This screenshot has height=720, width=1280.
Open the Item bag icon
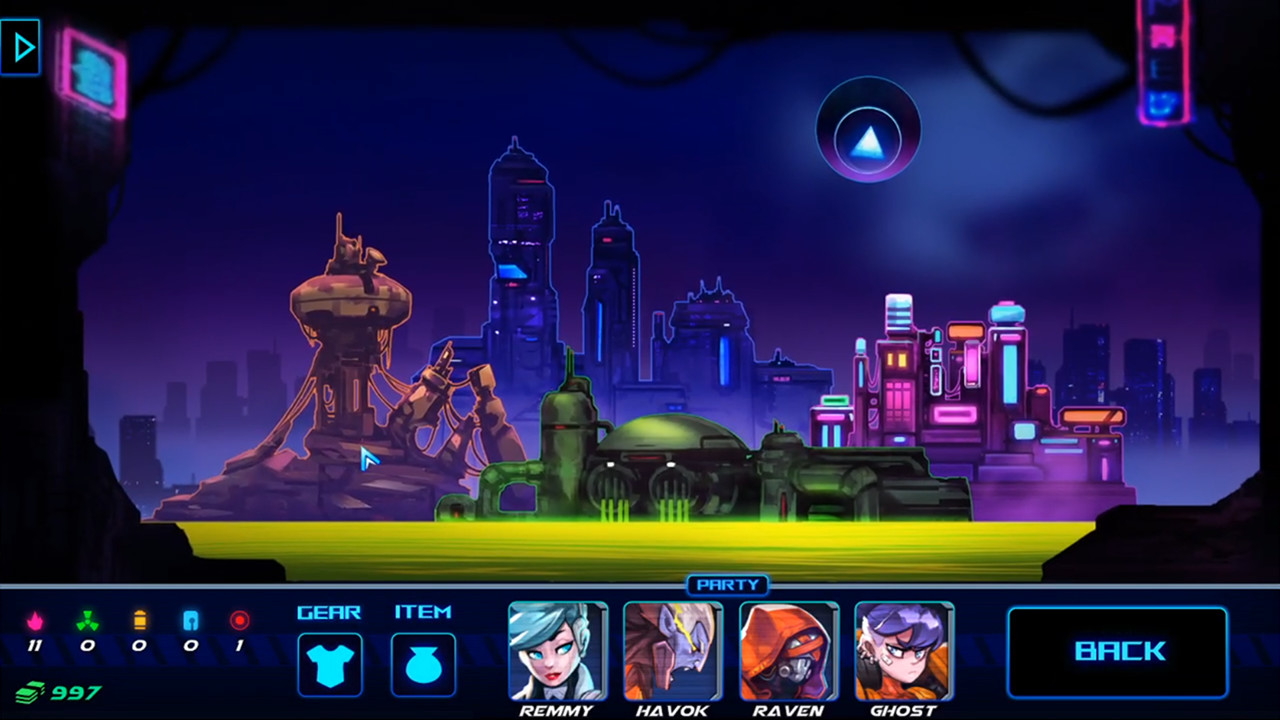[423, 662]
